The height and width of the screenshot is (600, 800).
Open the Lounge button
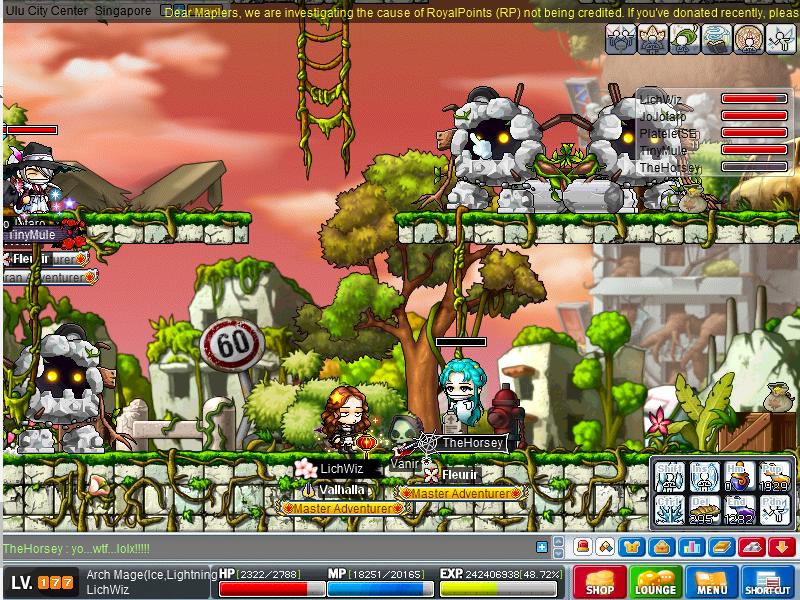(x=656, y=582)
